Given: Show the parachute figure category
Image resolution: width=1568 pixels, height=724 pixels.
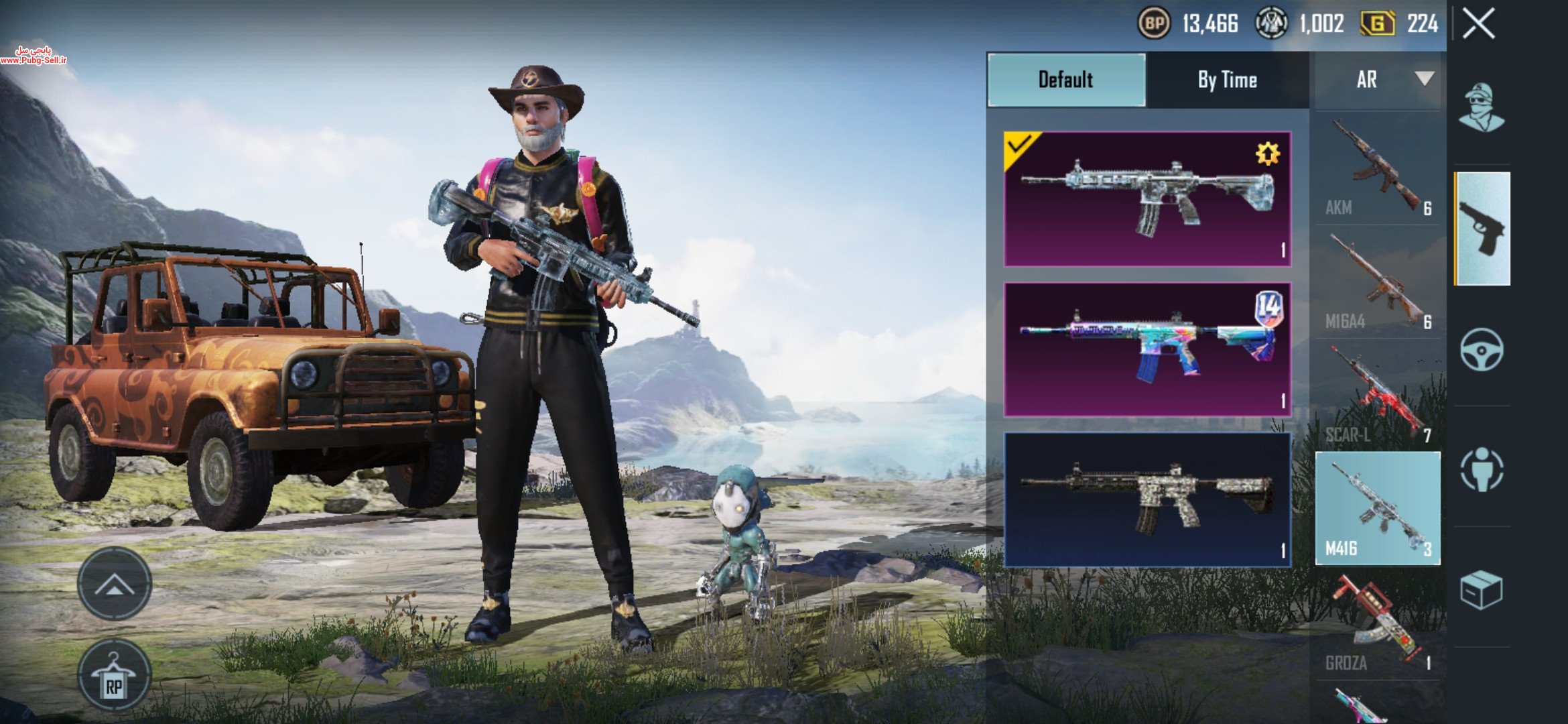Looking at the screenshot, I should 1482,469.
